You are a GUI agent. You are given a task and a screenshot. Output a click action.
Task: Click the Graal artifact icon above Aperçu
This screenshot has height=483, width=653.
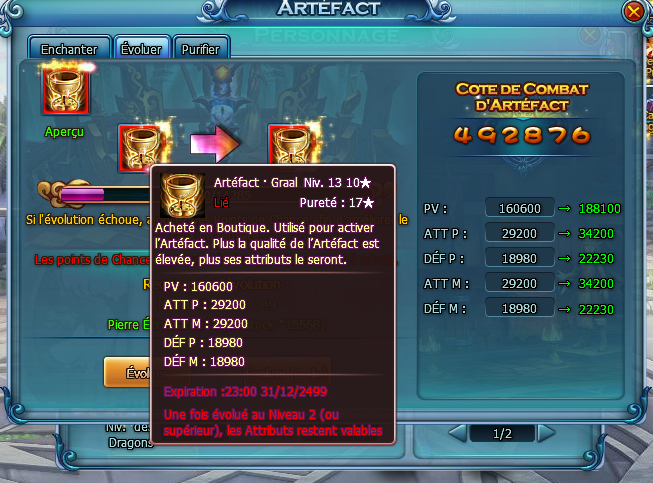coord(66,91)
